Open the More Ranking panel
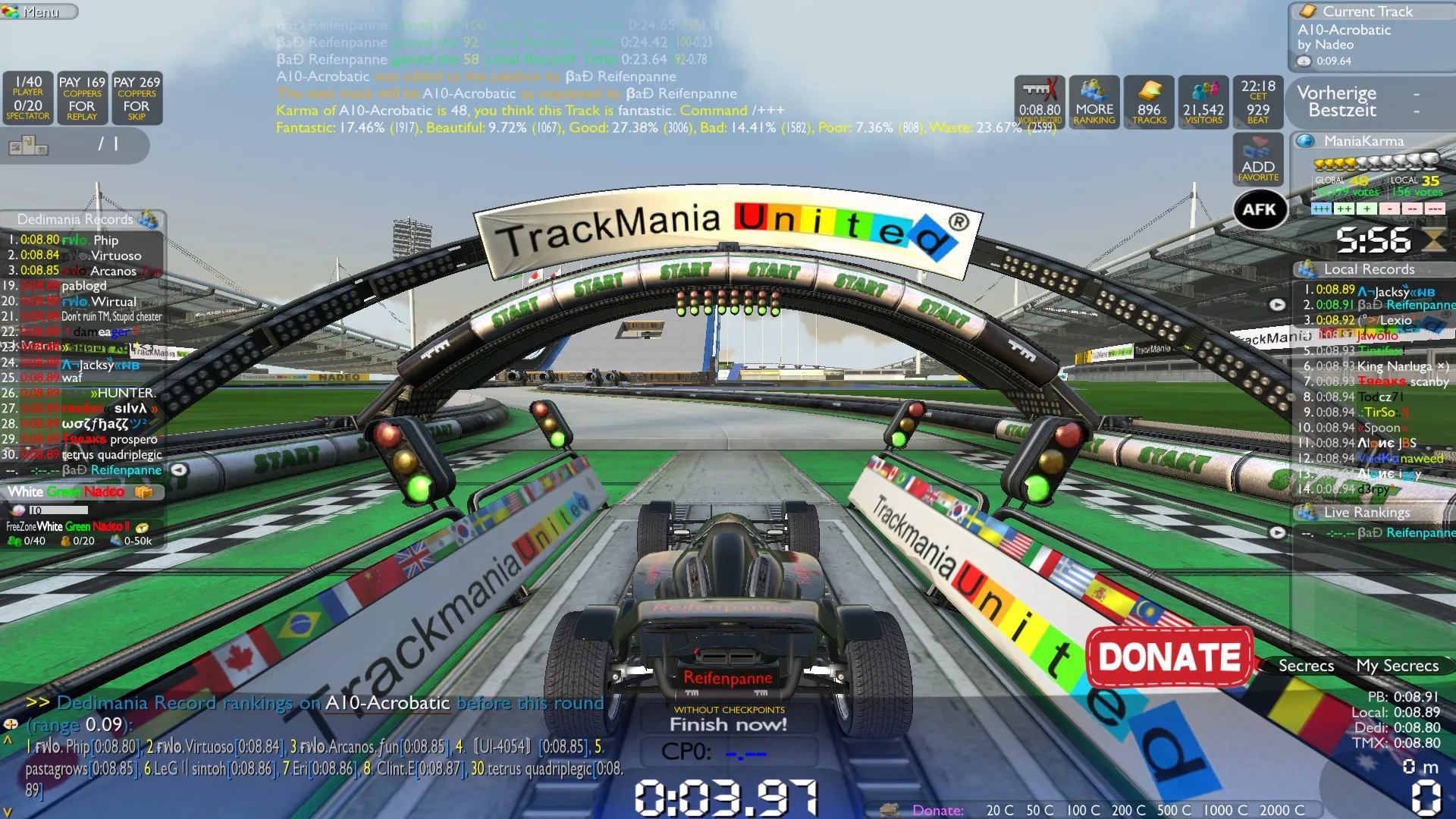 1094,102
